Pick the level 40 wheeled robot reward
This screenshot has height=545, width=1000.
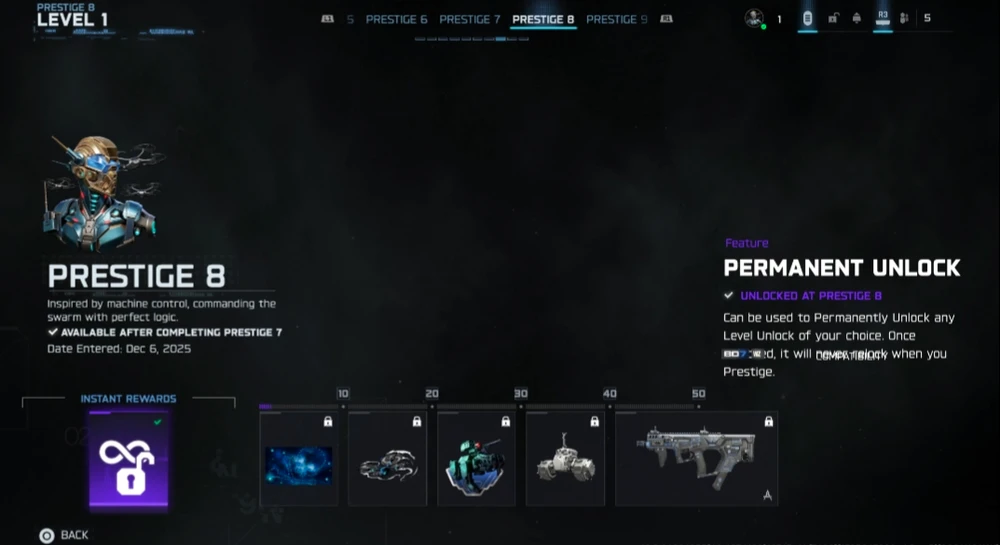tap(565, 460)
